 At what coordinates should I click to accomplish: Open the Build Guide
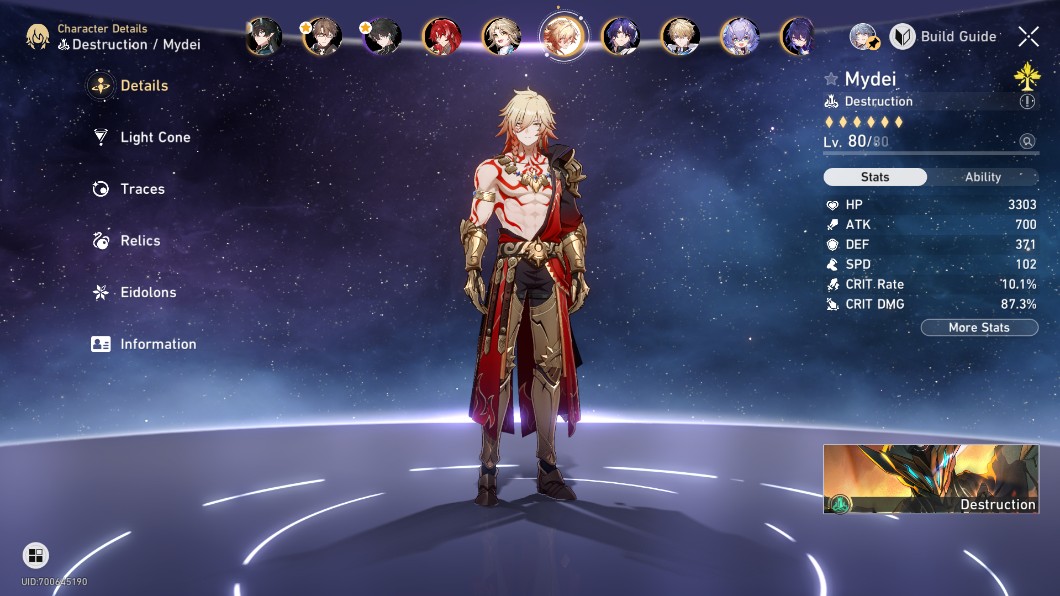click(x=943, y=37)
